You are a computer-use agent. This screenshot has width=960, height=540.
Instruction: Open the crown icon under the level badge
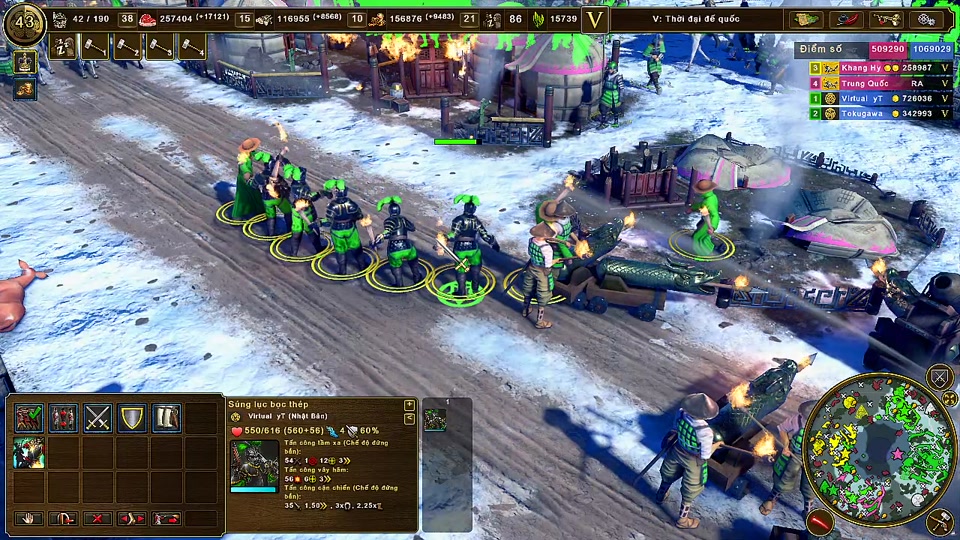pos(25,63)
